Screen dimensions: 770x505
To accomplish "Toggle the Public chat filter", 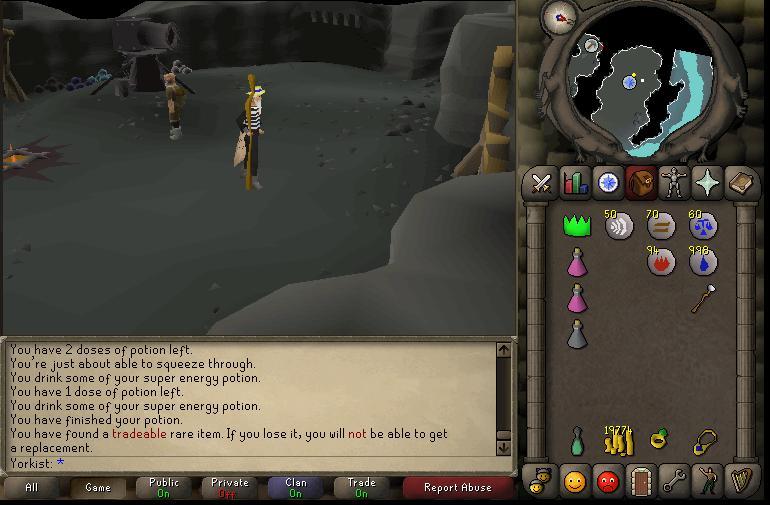I will pyautogui.click(x=164, y=488).
